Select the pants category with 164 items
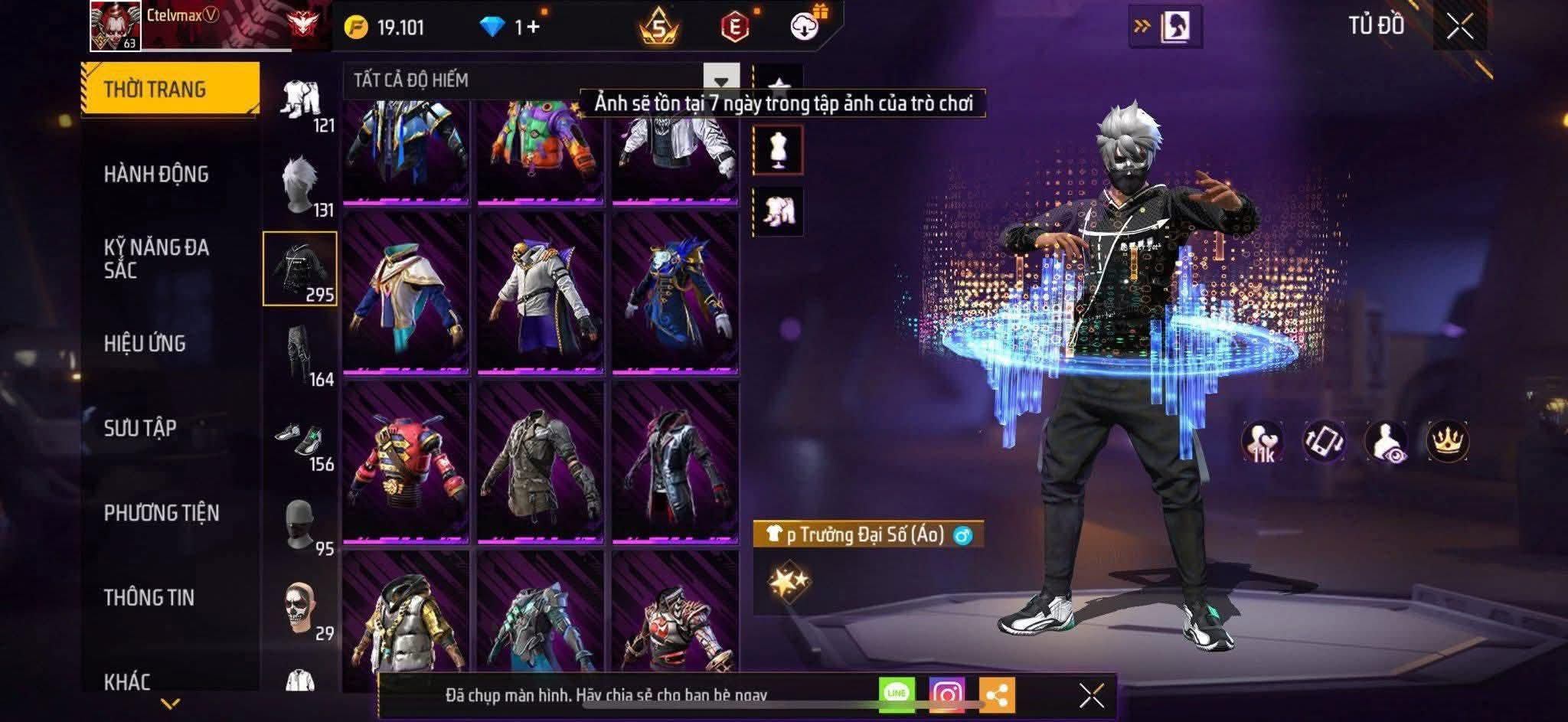Screen dimensions: 1568x722 (300, 355)
